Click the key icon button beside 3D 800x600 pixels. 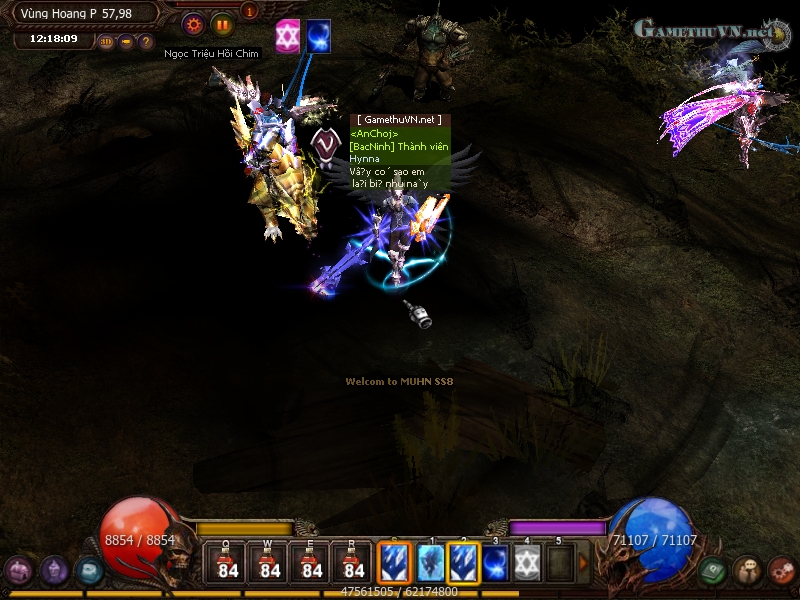tap(126, 42)
